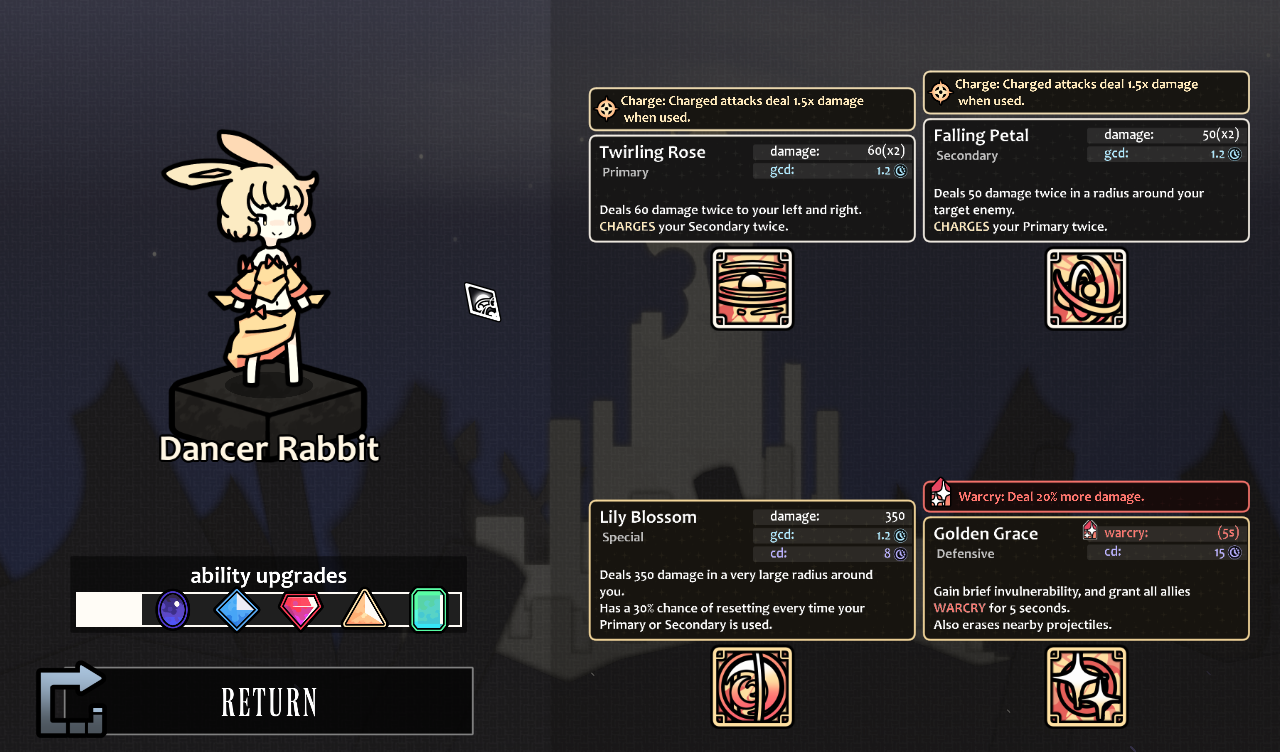Select the Twirling Rose ability icon
This screenshot has width=1280, height=752.
pyautogui.click(x=752, y=289)
